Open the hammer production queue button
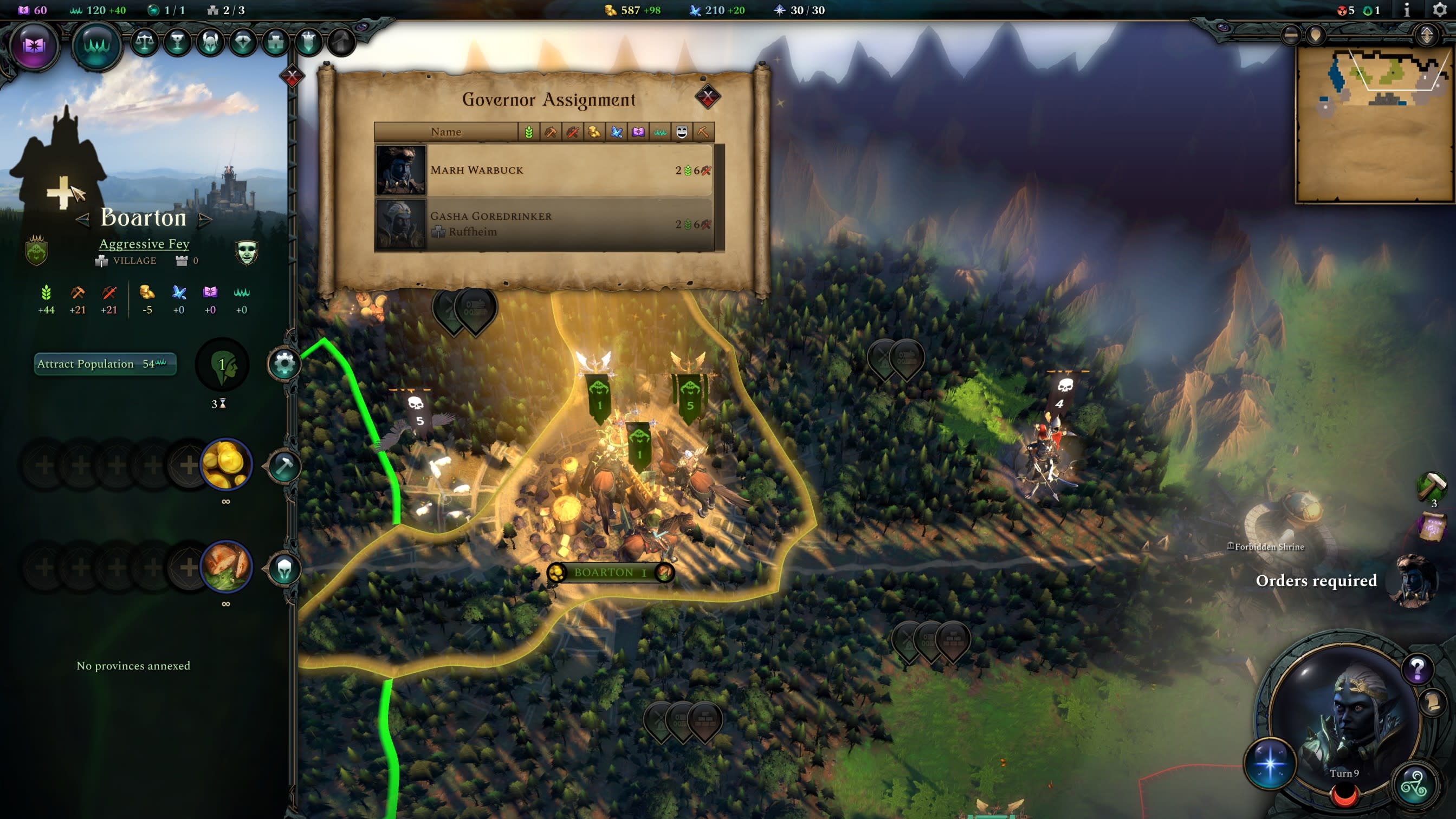This screenshot has height=819, width=1456. (284, 466)
